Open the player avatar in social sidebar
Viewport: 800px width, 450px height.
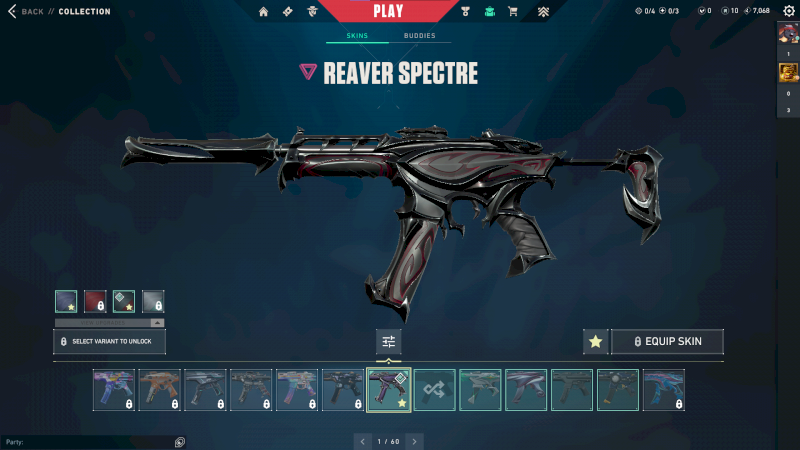pos(788,34)
